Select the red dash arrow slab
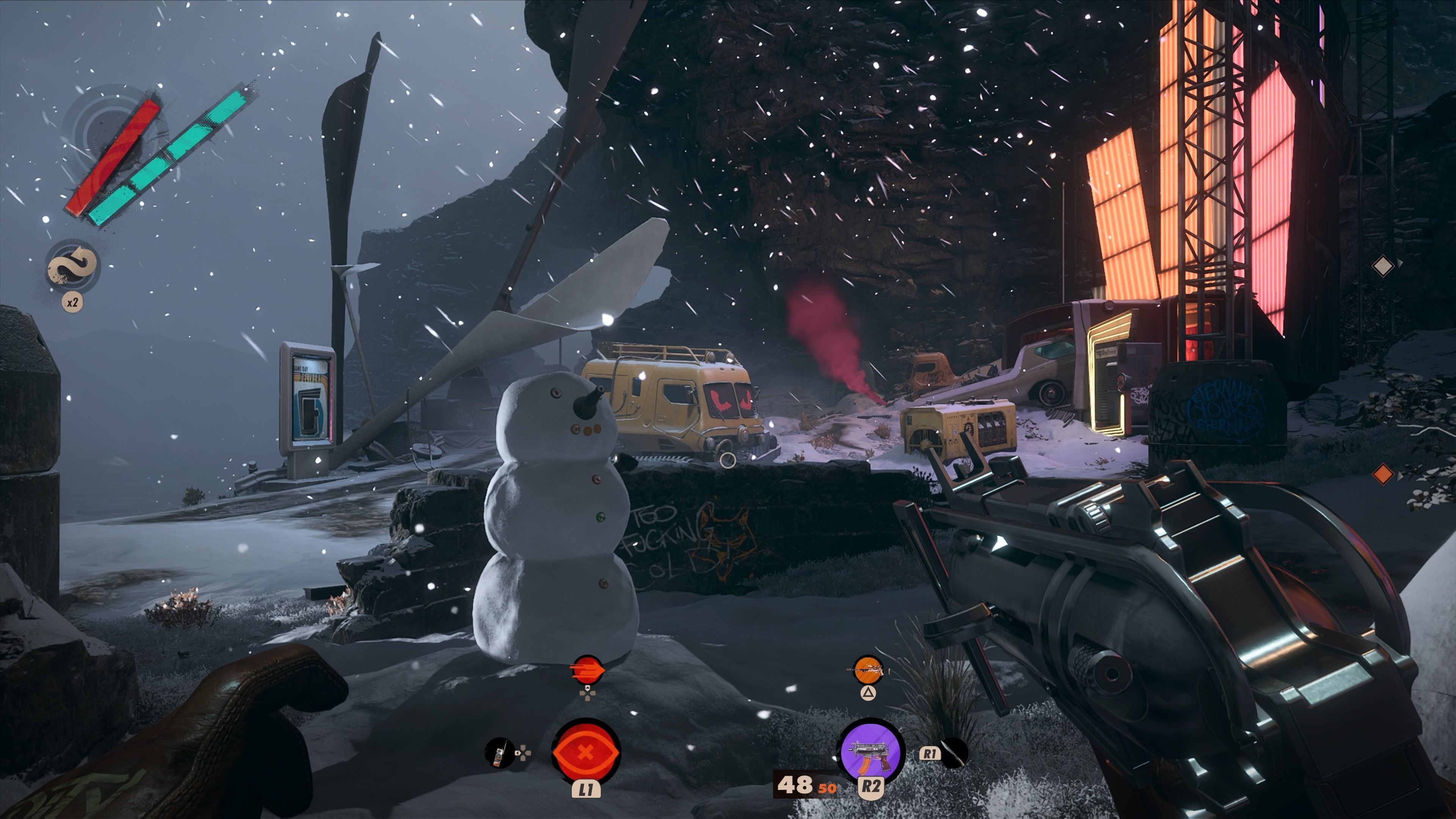This screenshot has width=1456, height=819. [587, 670]
